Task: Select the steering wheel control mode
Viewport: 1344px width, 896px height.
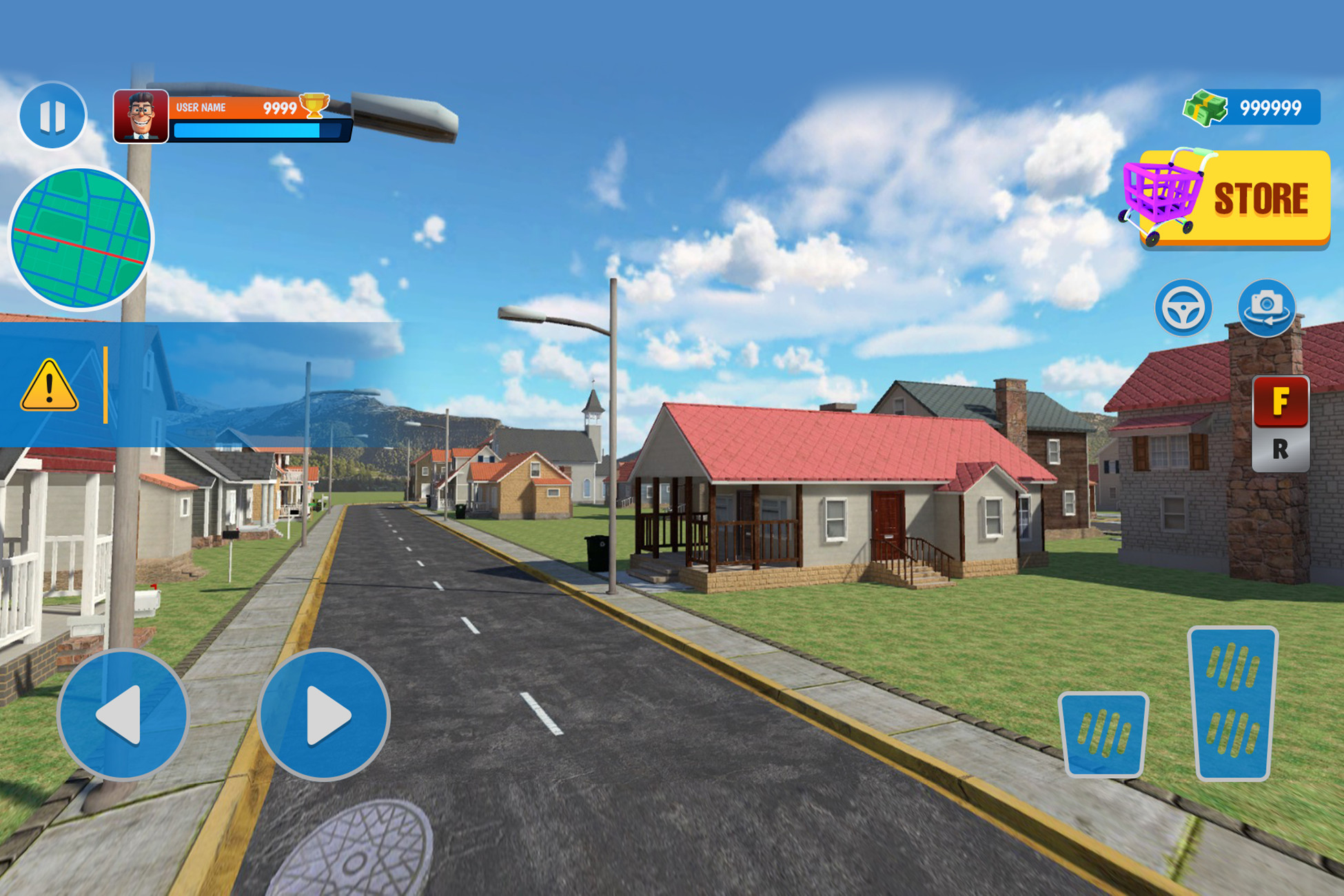Action: (x=1183, y=308)
